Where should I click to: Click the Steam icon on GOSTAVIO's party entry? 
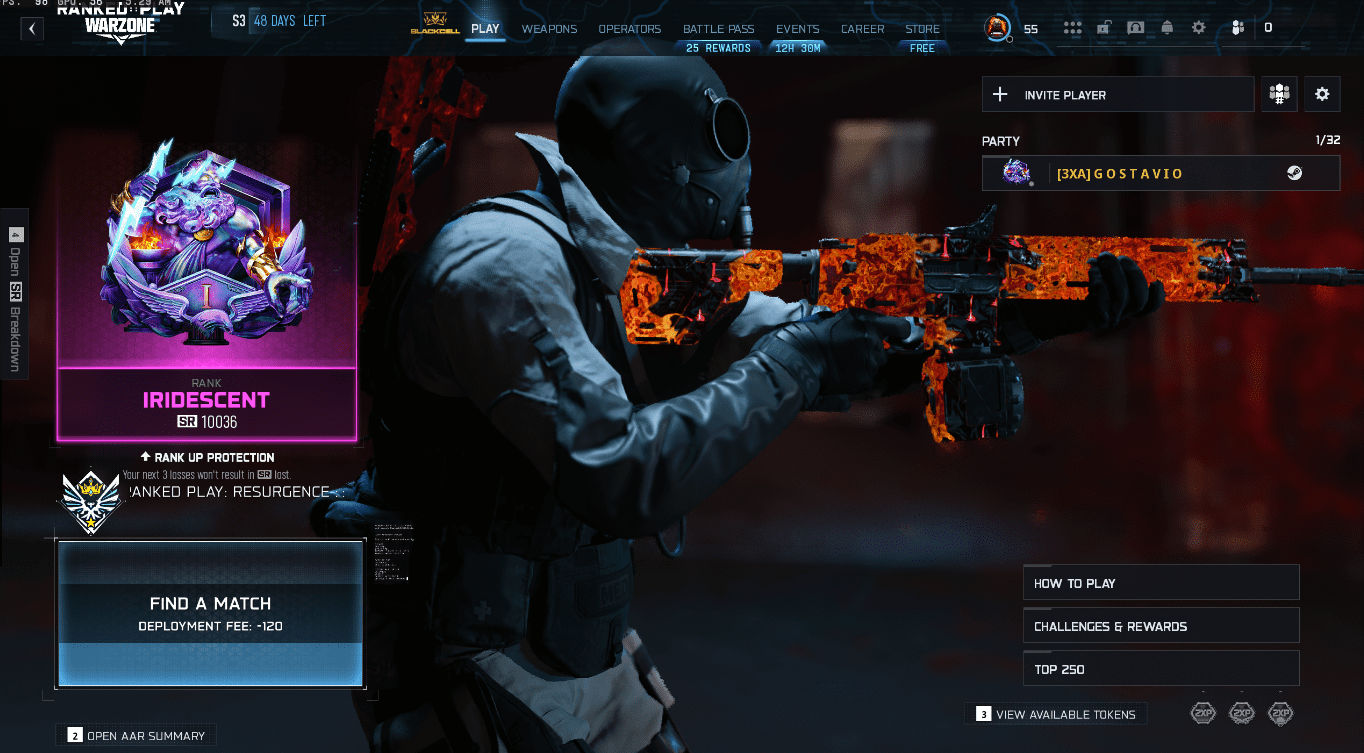click(1297, 172)
